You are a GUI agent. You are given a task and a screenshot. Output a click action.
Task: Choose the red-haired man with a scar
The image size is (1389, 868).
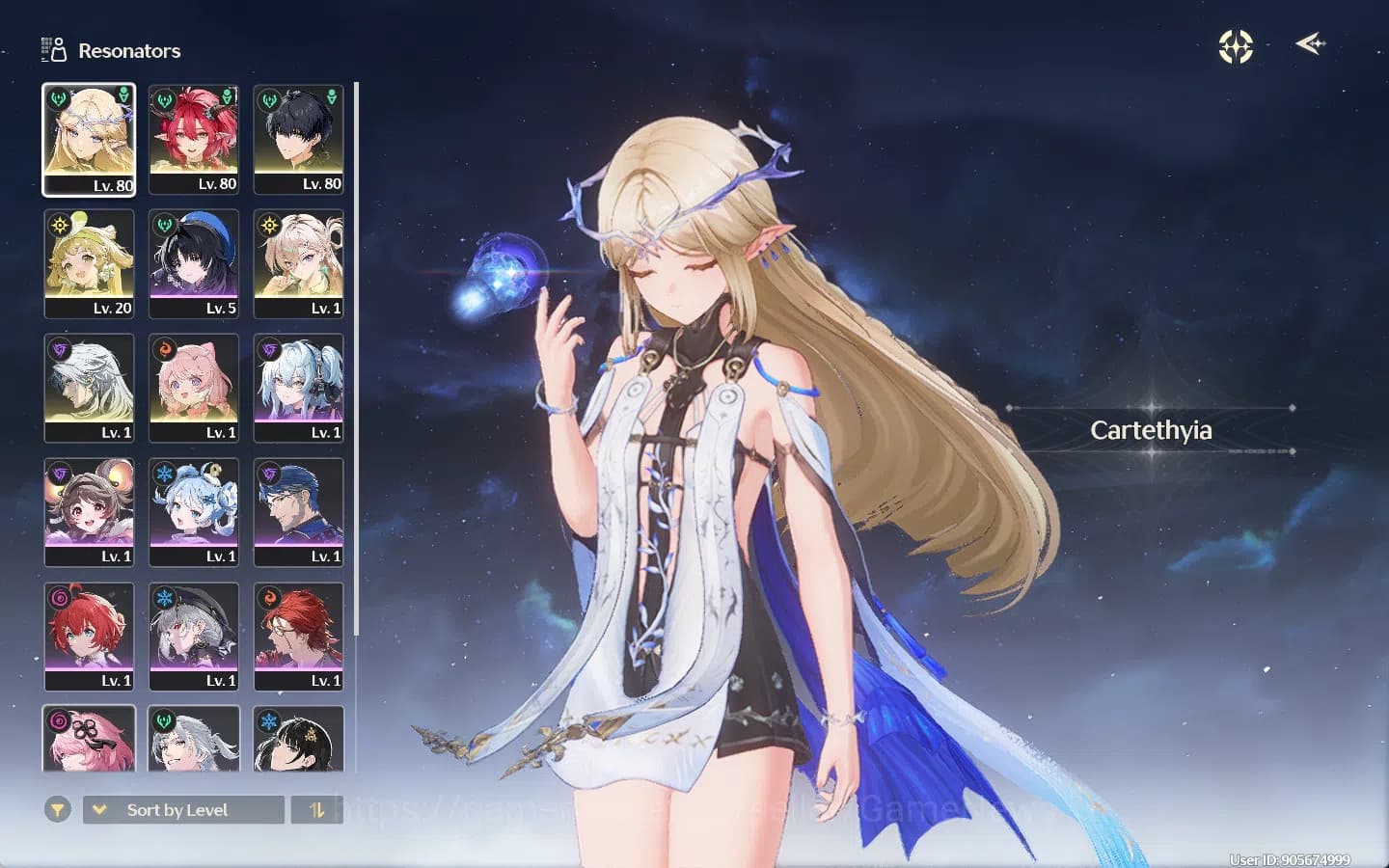point(298,637)
